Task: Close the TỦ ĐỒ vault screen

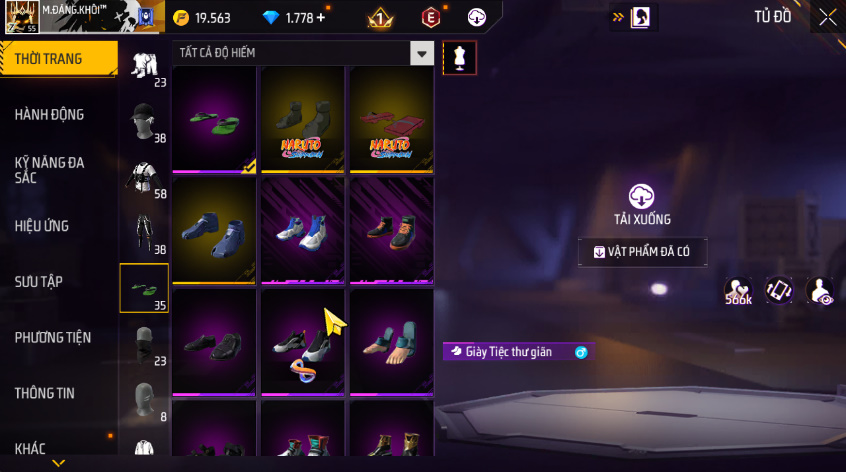Action: [827, 17]
